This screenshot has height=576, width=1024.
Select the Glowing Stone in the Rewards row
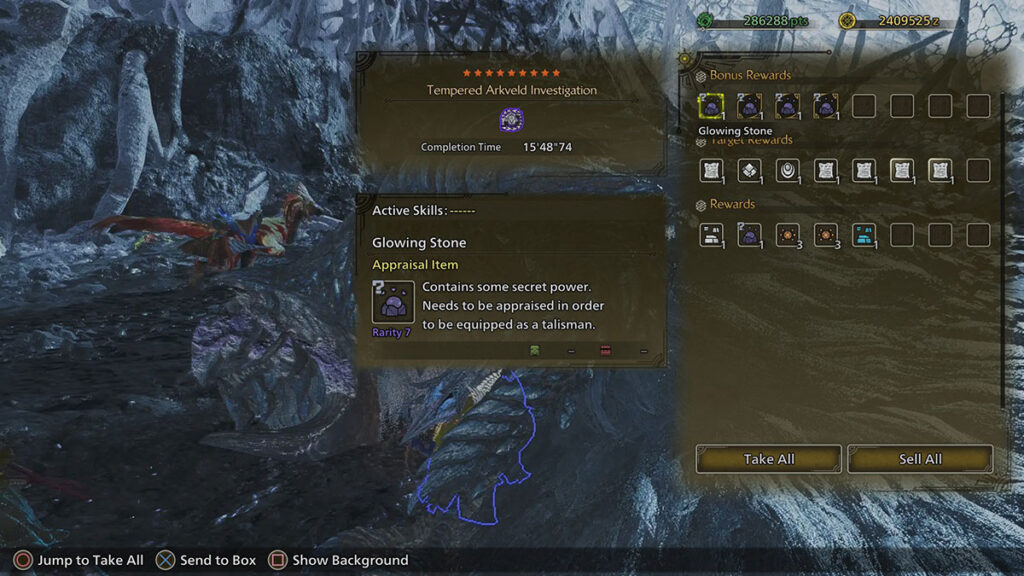(x=749, y=235)
